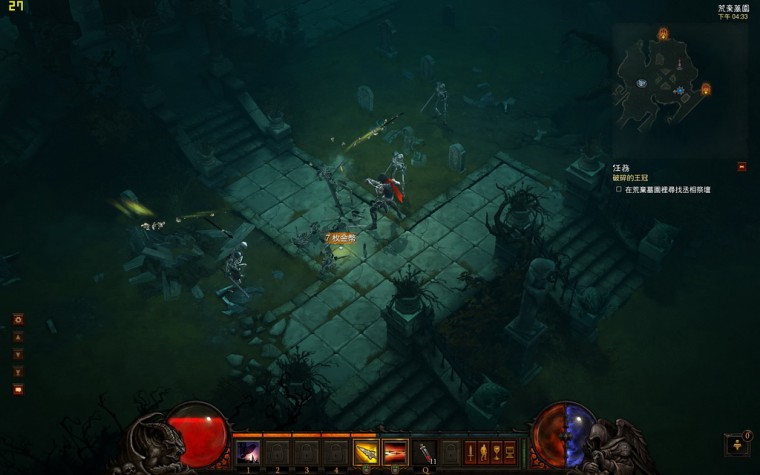Use the red health potion in slot Q

click(425, 452)
